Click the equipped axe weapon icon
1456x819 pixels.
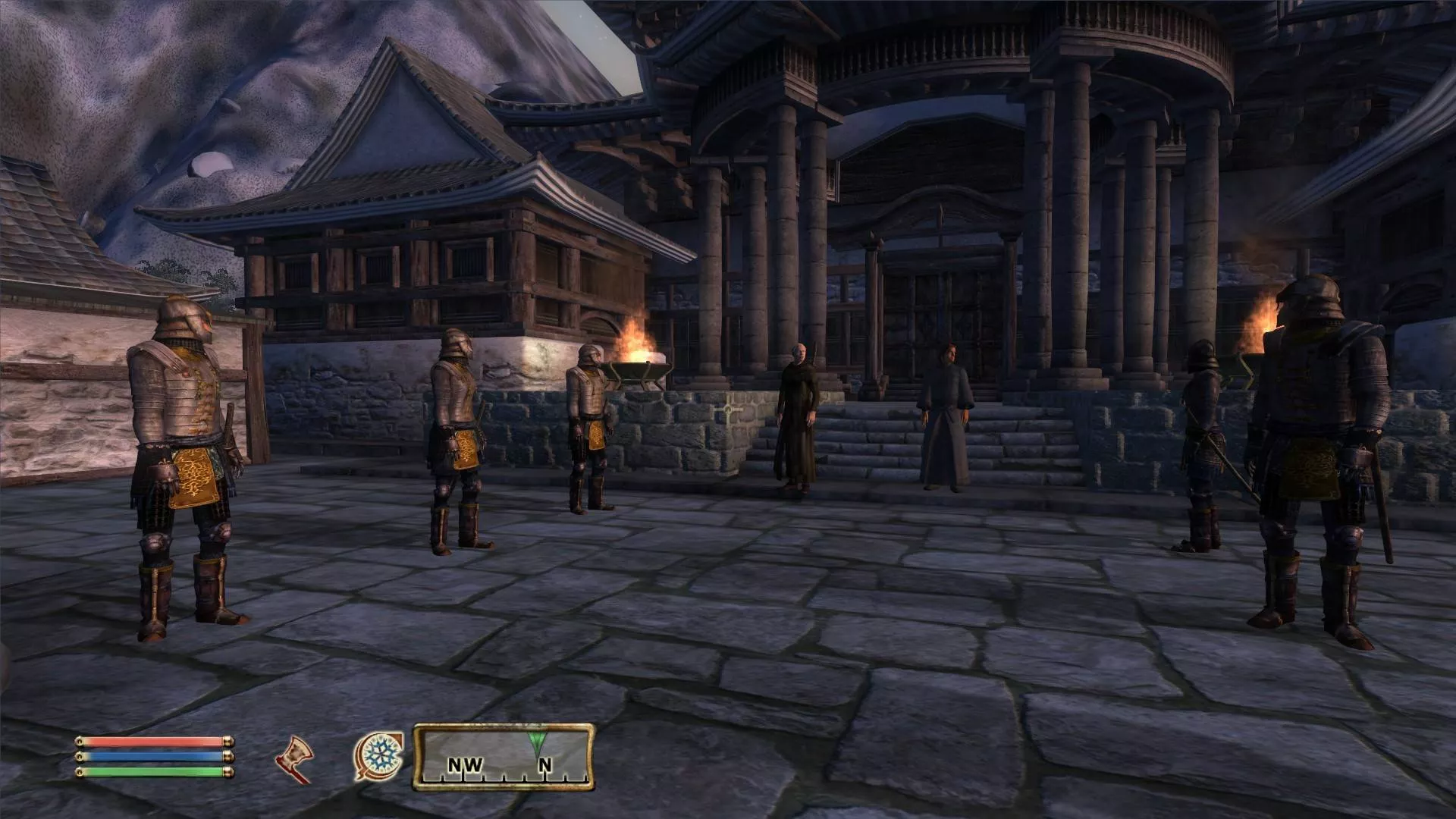(x=294, y=758)
